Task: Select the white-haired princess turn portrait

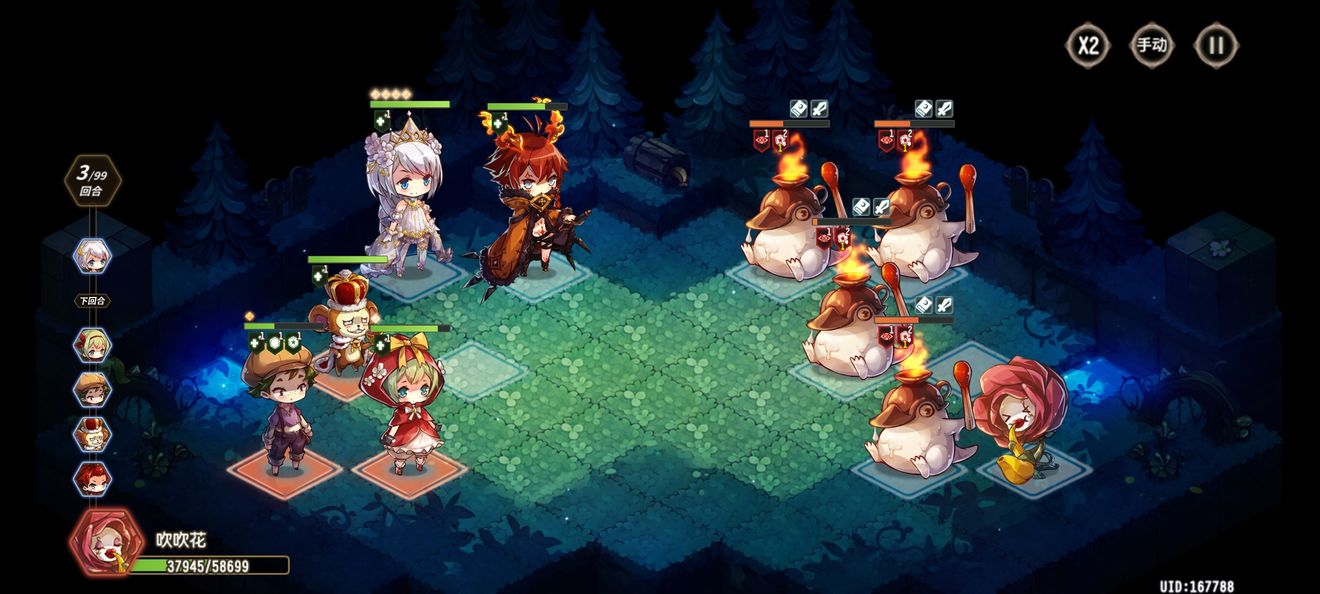Action: (93, 256)
